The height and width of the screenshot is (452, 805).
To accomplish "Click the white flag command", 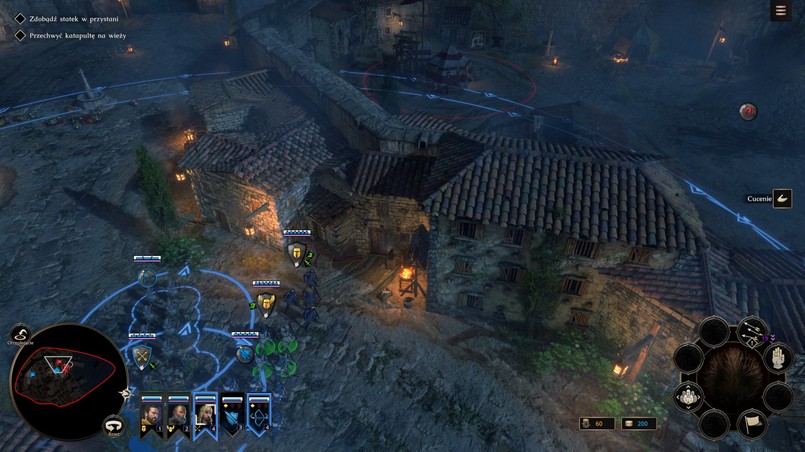I will point(751,423).
